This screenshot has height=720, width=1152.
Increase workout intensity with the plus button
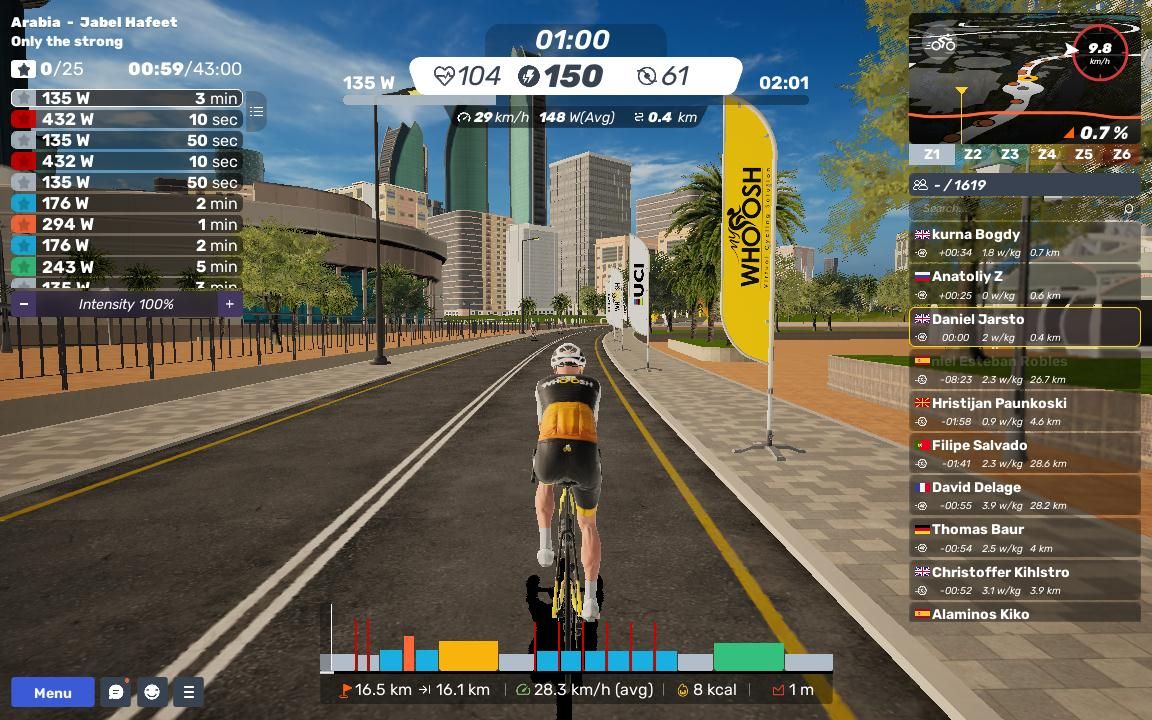pyautogui.click(x=229, y=304)
